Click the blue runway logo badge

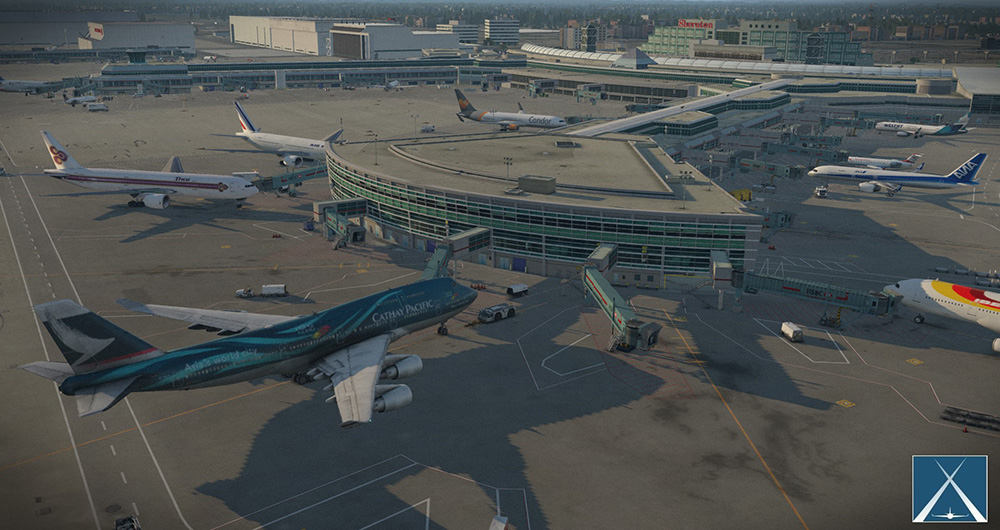(949, 488)
